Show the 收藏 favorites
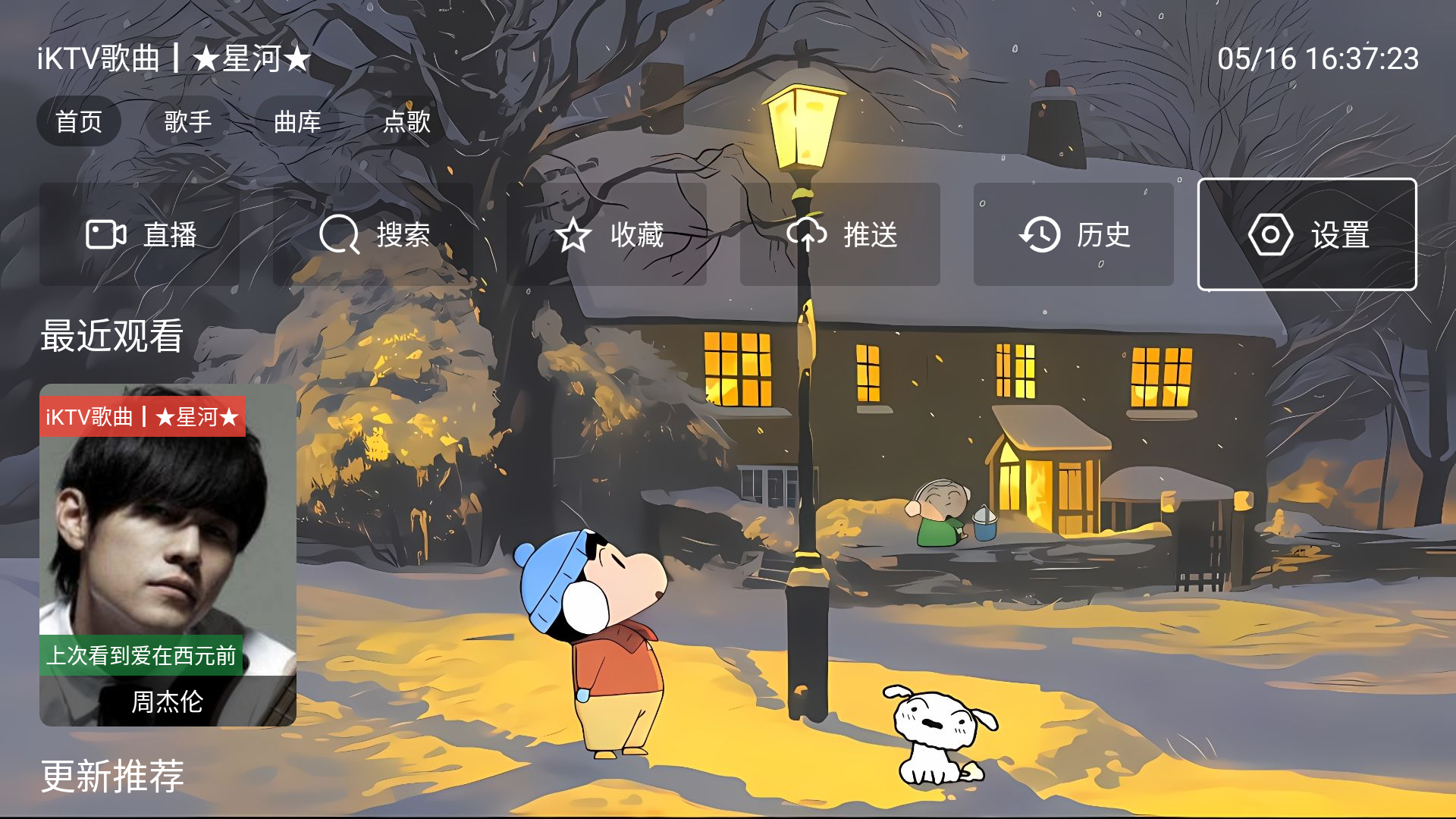Screen dimensions: 1456x819 point(607,234)
